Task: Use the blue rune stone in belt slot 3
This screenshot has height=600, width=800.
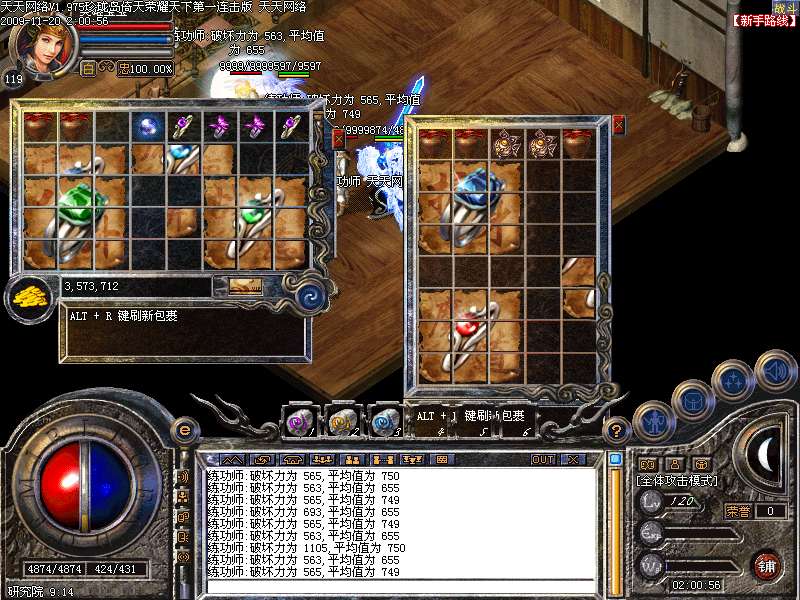Action: 385,422
